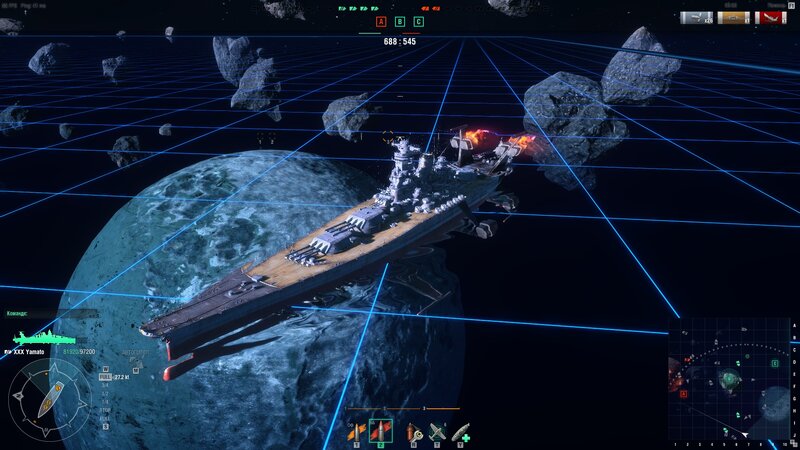Image resolution: width=800 pixels, height=450 pixels.
Task: Click the grey ribbon achievement badge
Action: (696, 17)
